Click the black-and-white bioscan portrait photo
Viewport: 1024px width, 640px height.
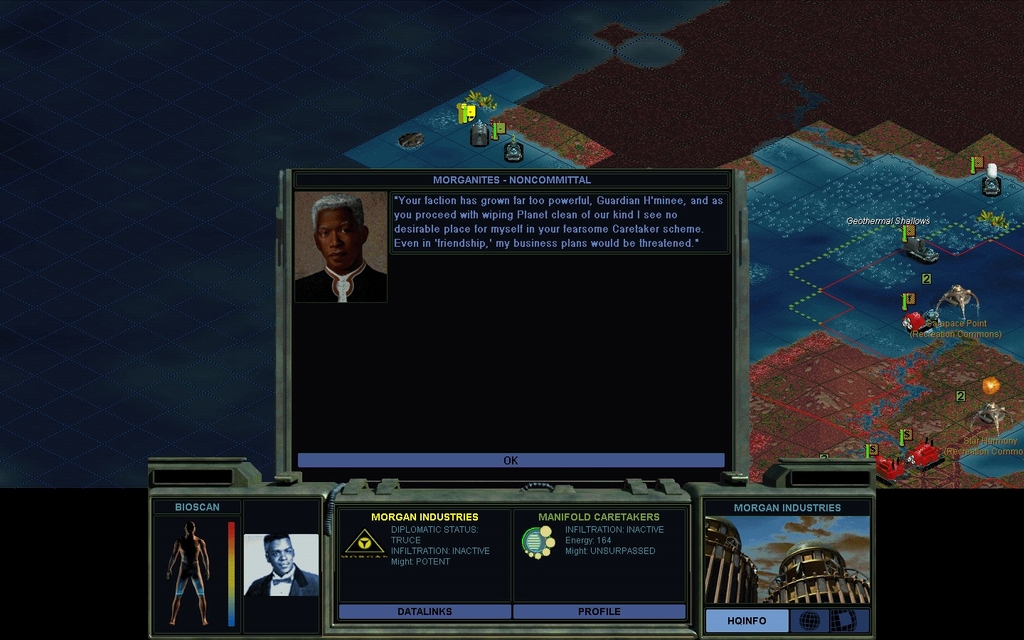tap(281, 565)
